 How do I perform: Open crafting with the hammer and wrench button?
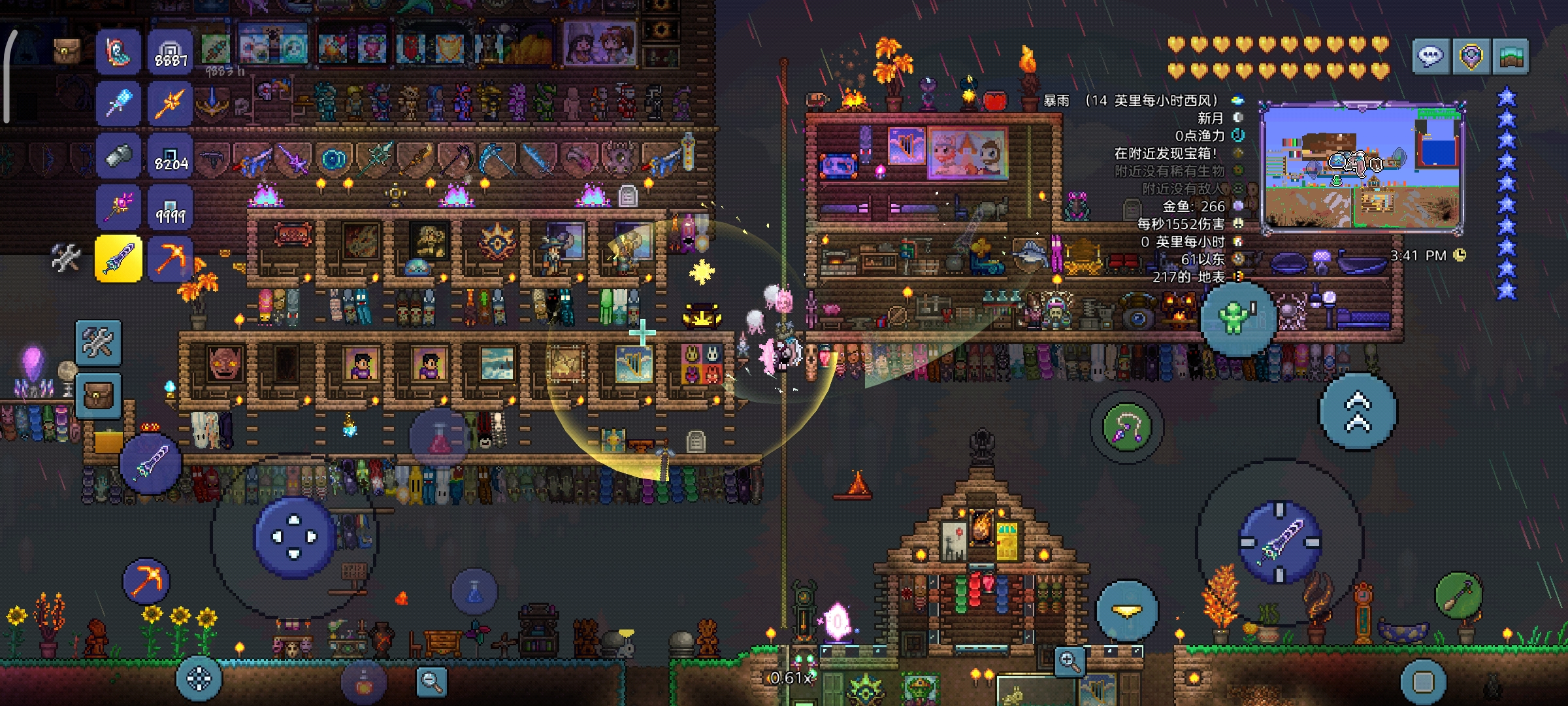98,343
